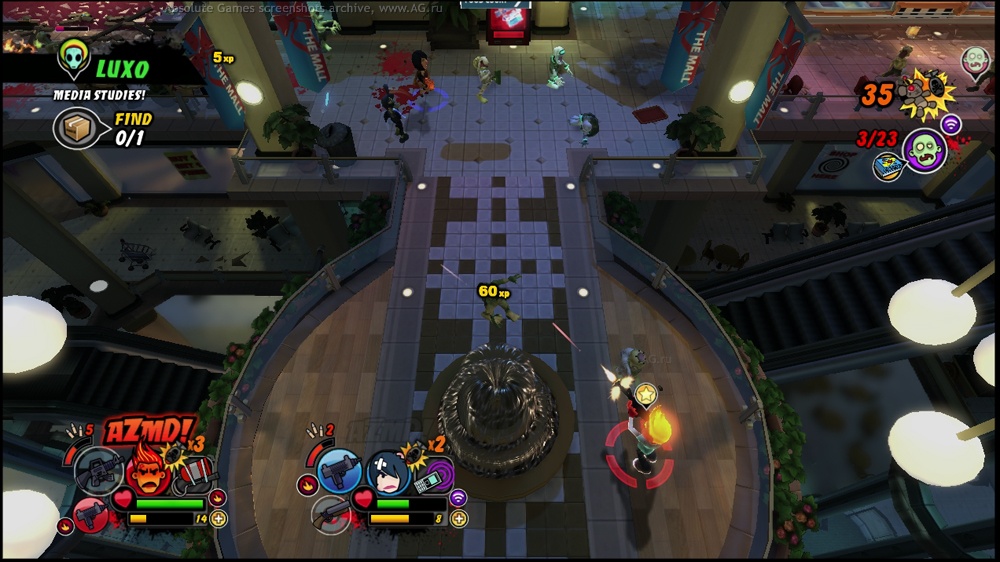1000x562 pixels.
Task: Click the Luxo alien-mask quest giver icon
Action: coord(74,57)
